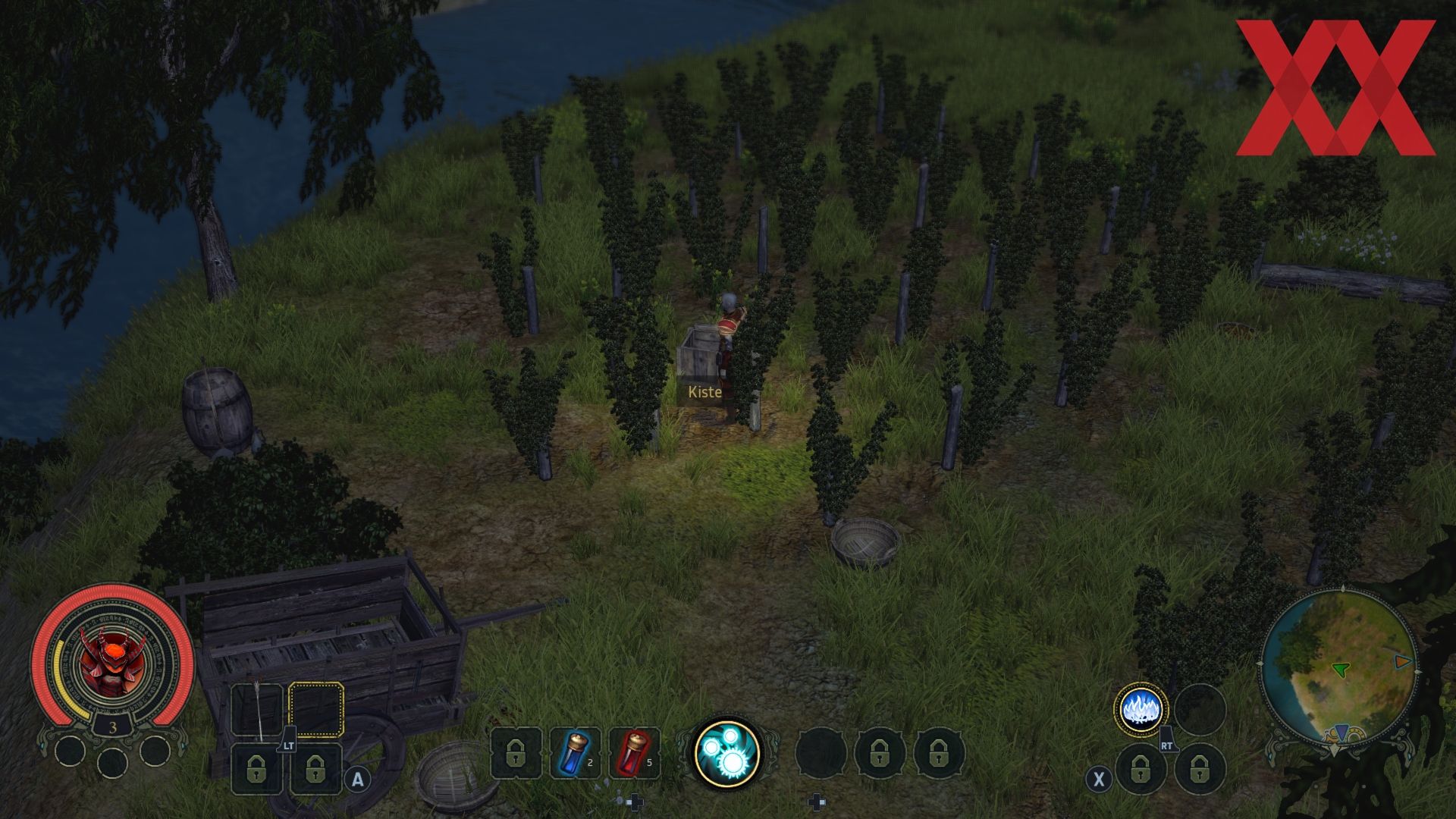The width and height of the screenshot is (1456, 819).
Task: Use the red health potion
Action: tap(635, 753)
